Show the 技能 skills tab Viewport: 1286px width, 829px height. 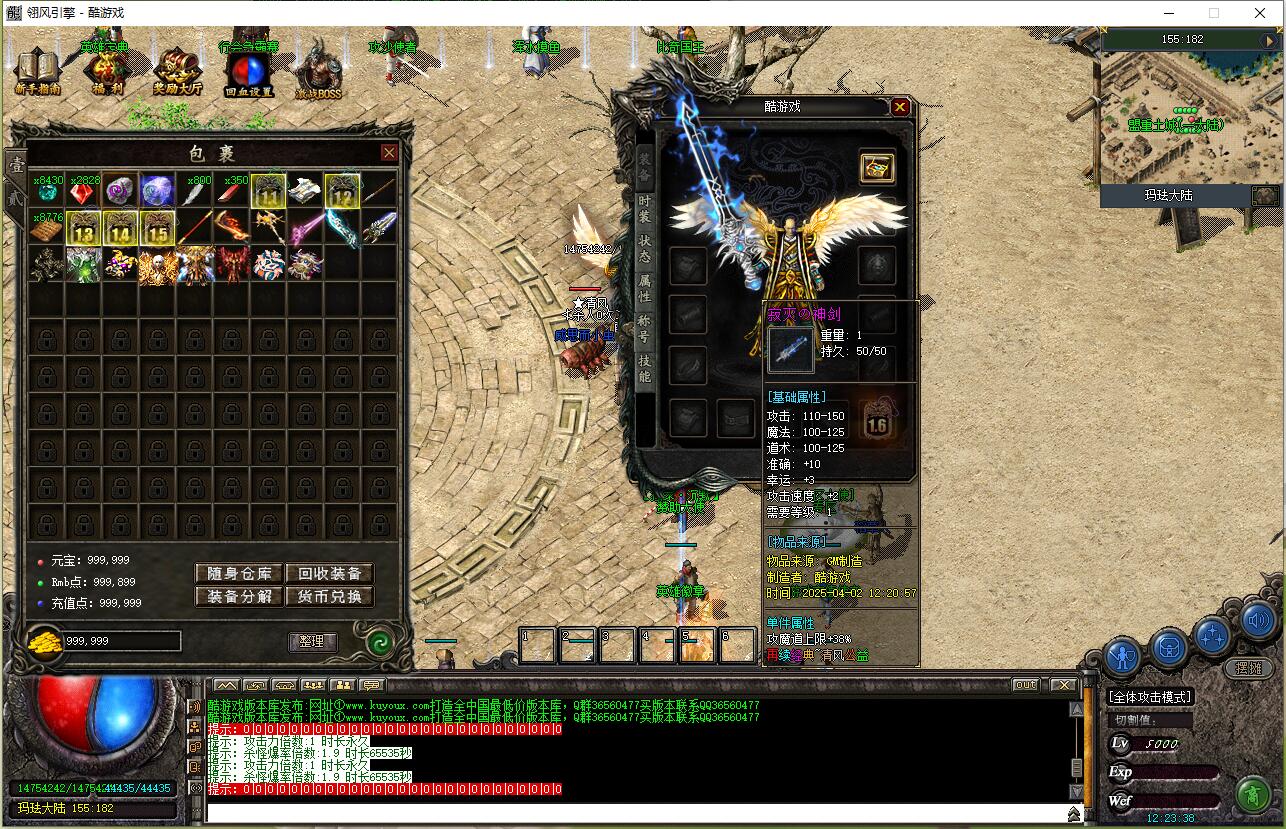click(645, 368)
